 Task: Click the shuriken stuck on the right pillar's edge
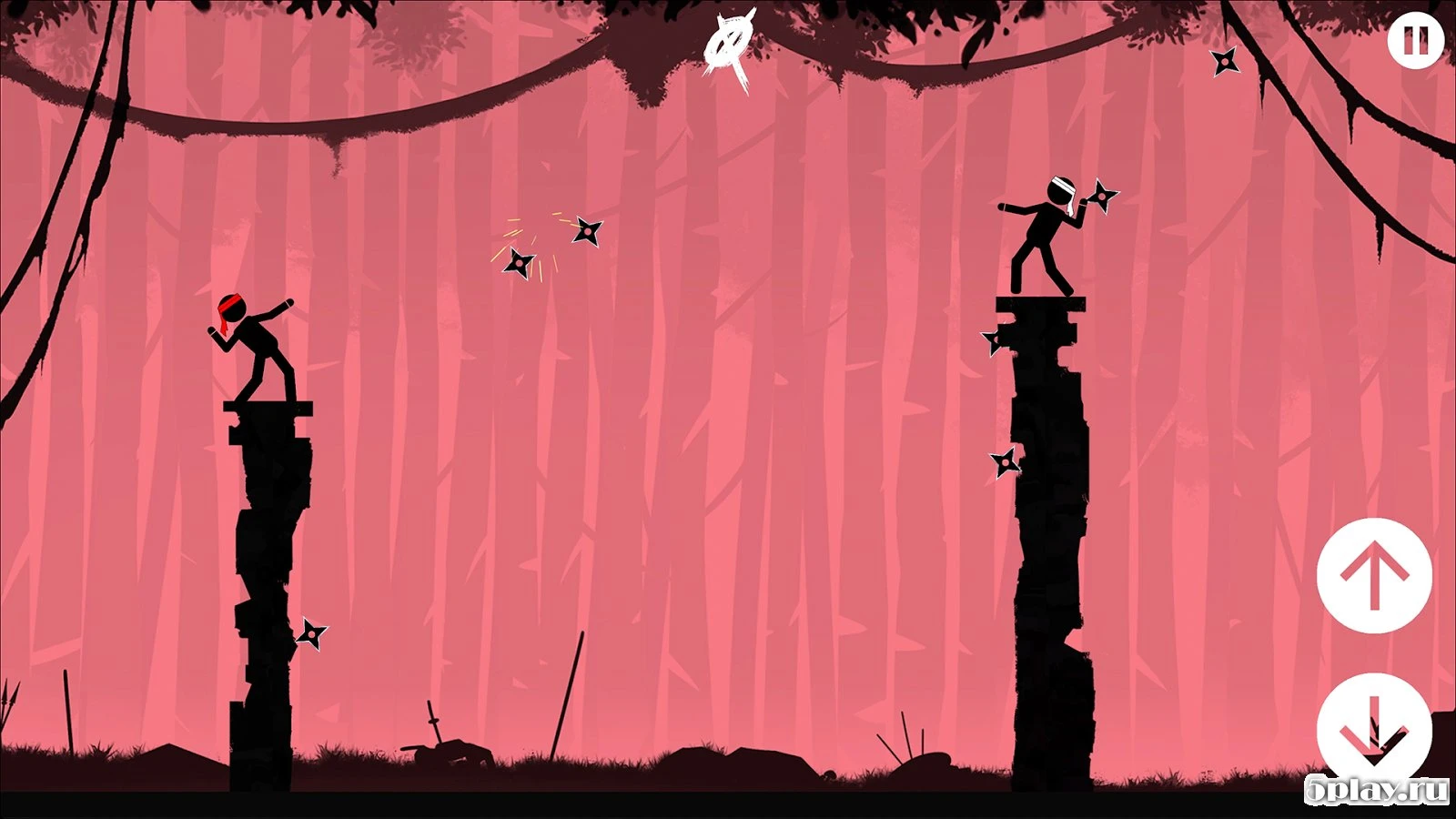(x=992, y=344)
